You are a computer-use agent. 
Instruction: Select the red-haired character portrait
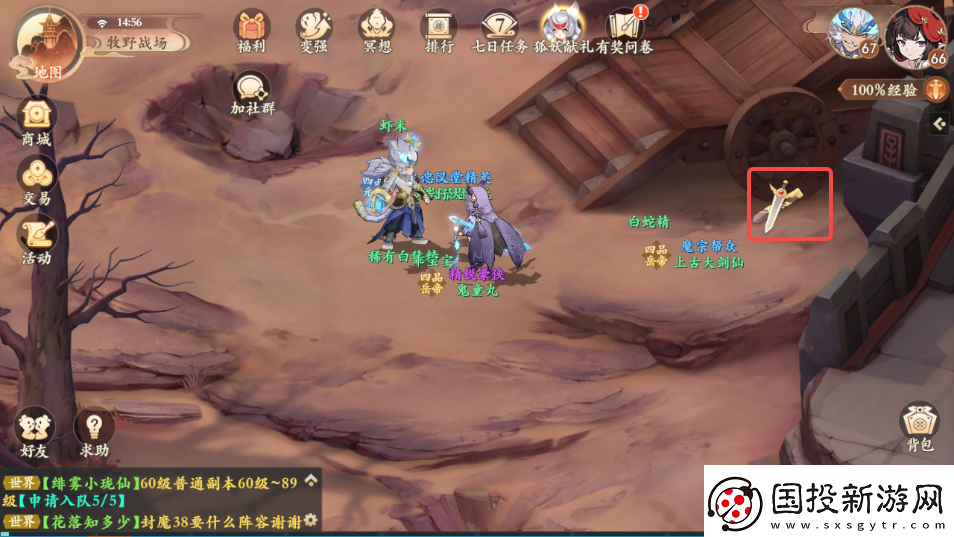click(x=916, y=34)
